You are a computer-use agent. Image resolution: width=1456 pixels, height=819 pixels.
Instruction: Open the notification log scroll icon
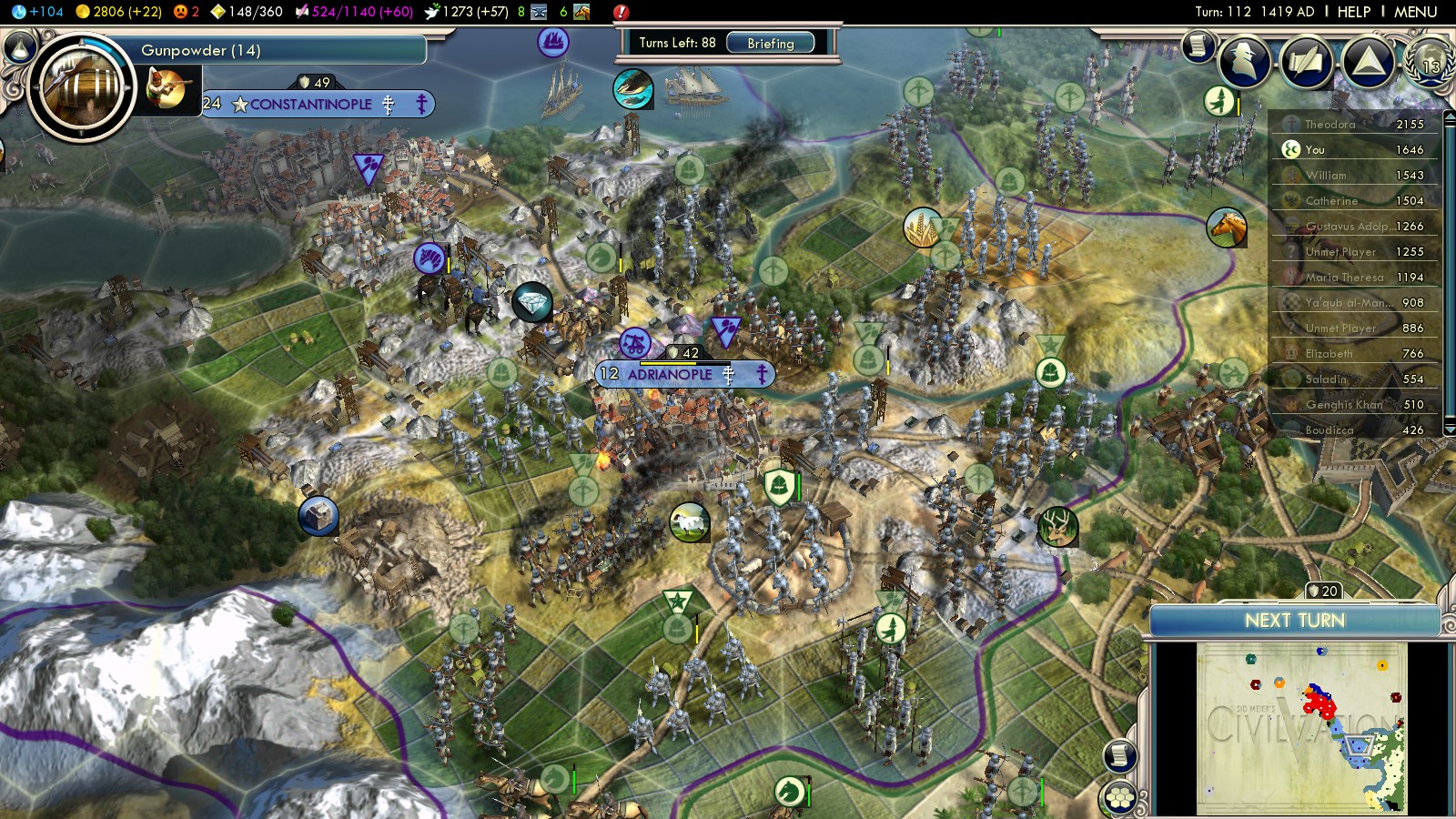[x=1198, y=45]
